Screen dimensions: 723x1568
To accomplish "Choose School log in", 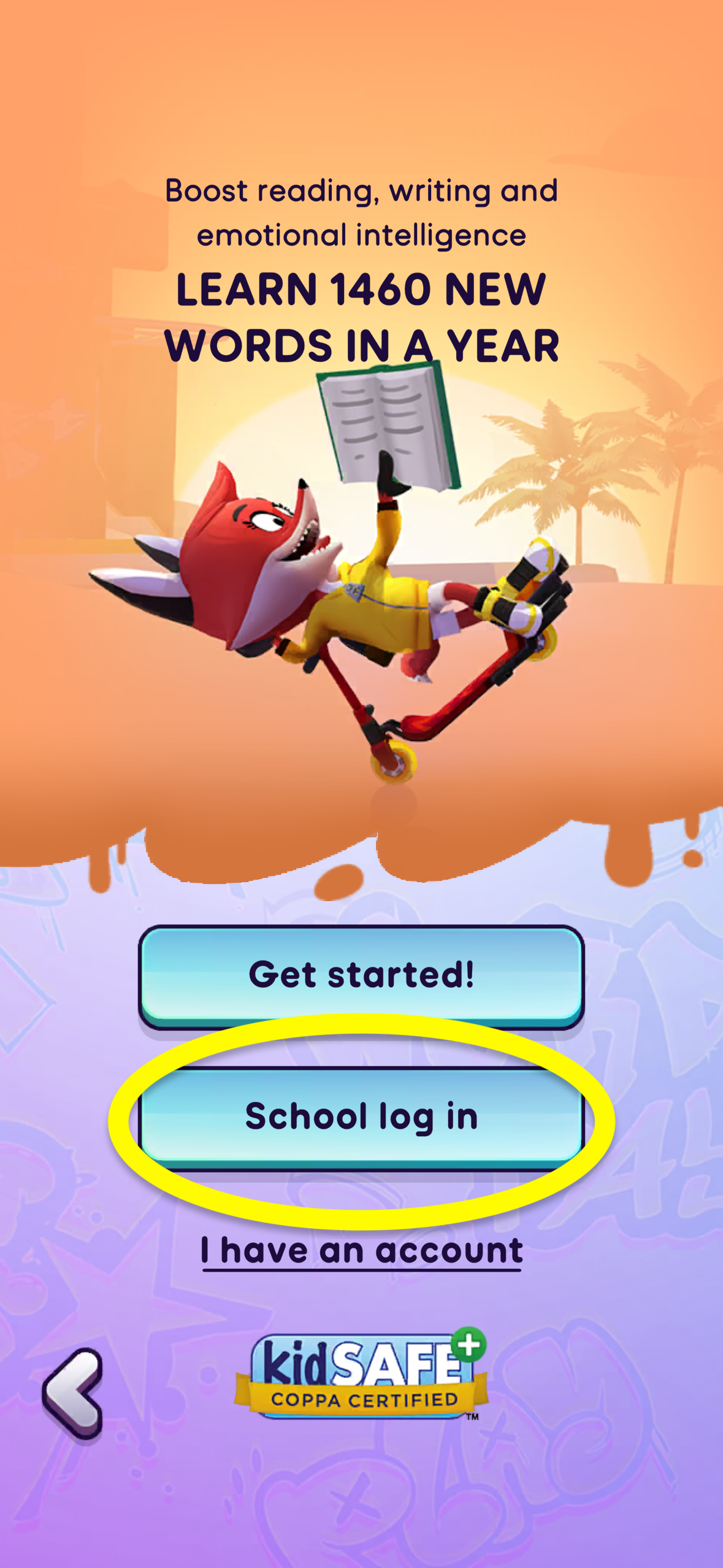I will [361, 1116].
